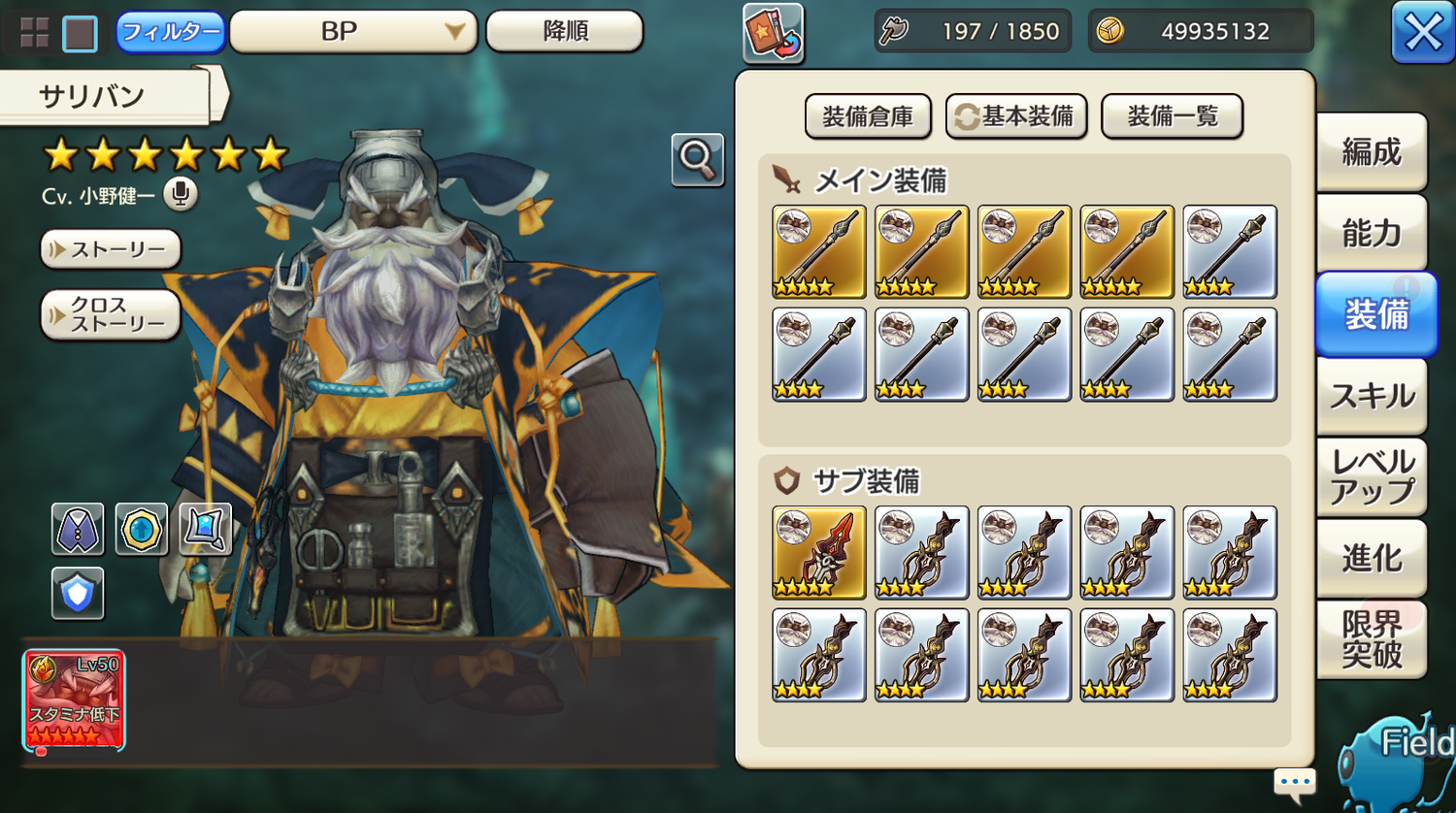
Task: View the ストーリー character story
Action: [111, 249]
